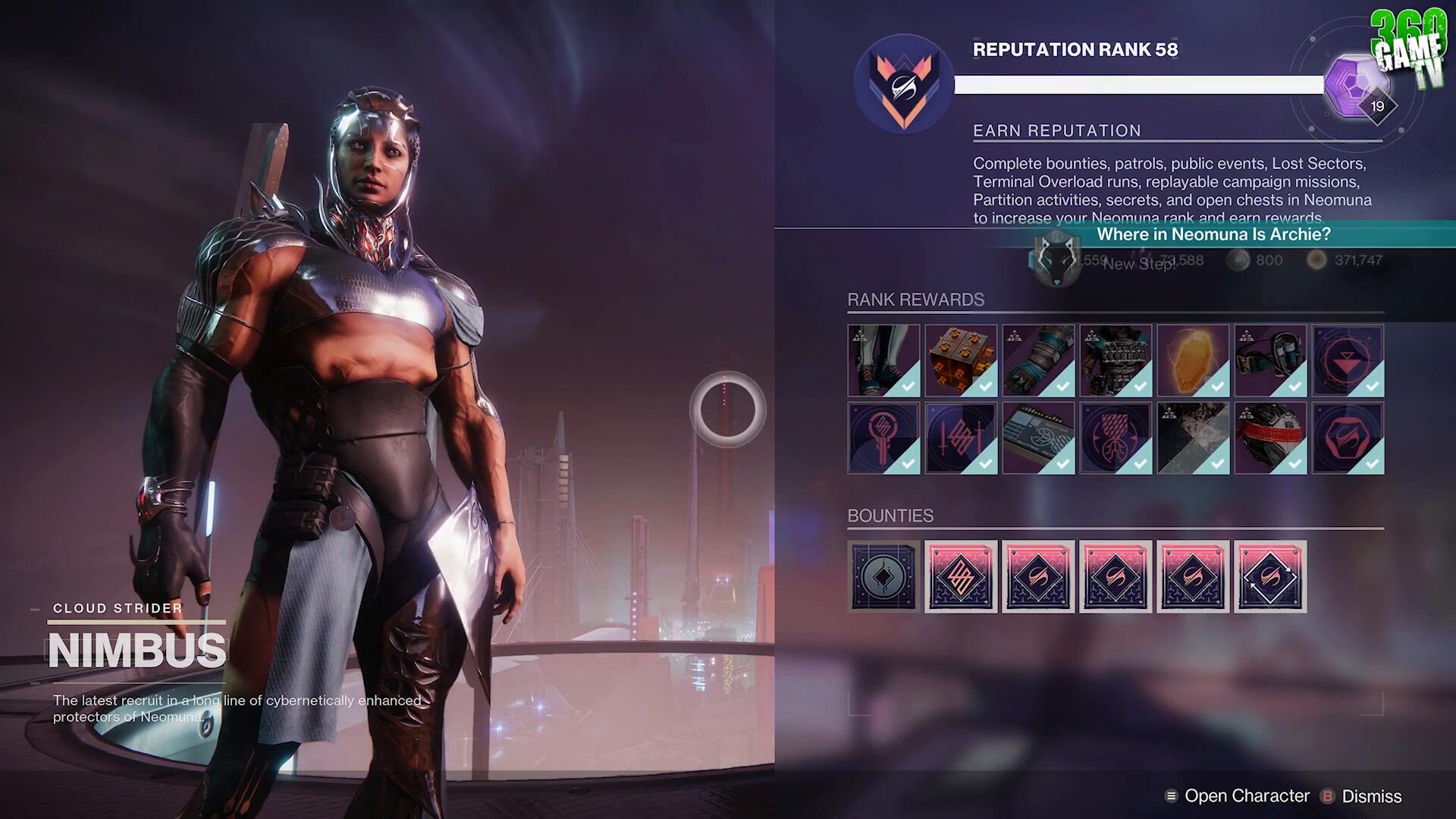This screenshot has height=819, width=1456.
Task: Select the belt class item reward
Action: (x=1270, y=361)
